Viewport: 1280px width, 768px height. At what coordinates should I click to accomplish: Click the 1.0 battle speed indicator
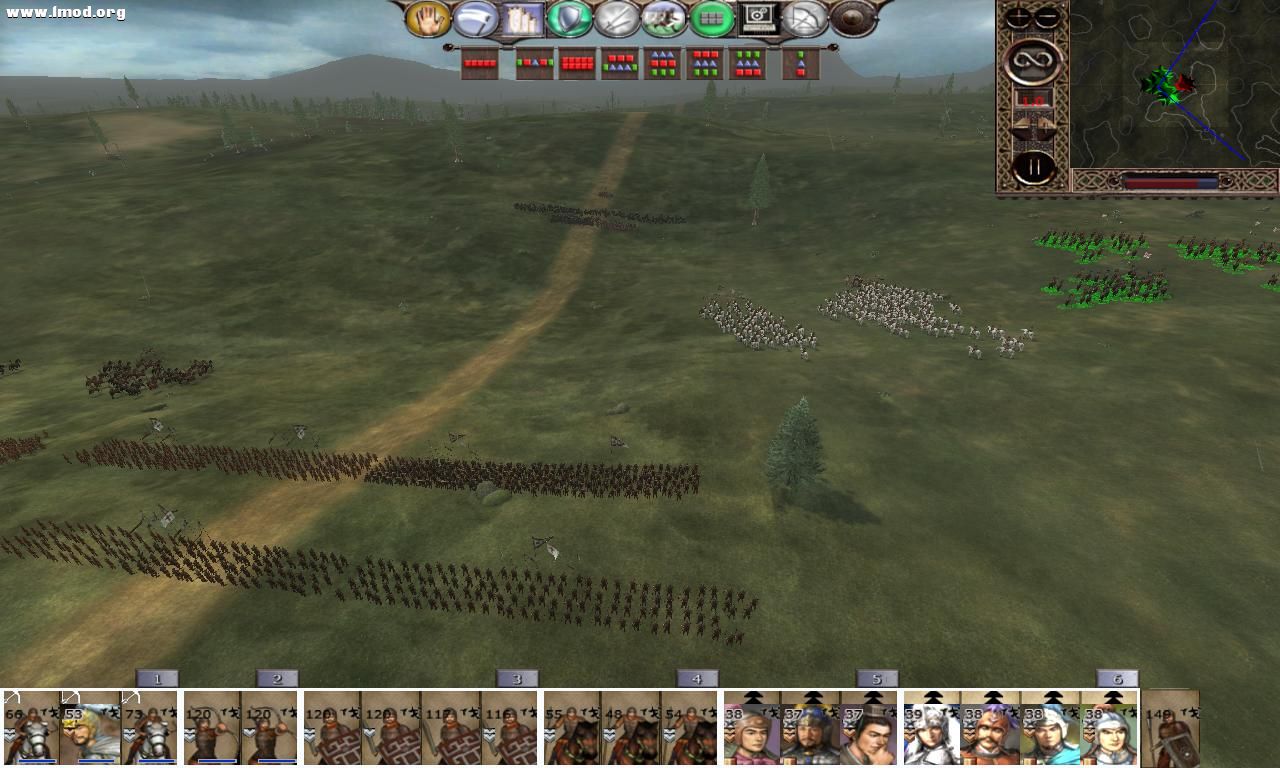[1034, 100]
